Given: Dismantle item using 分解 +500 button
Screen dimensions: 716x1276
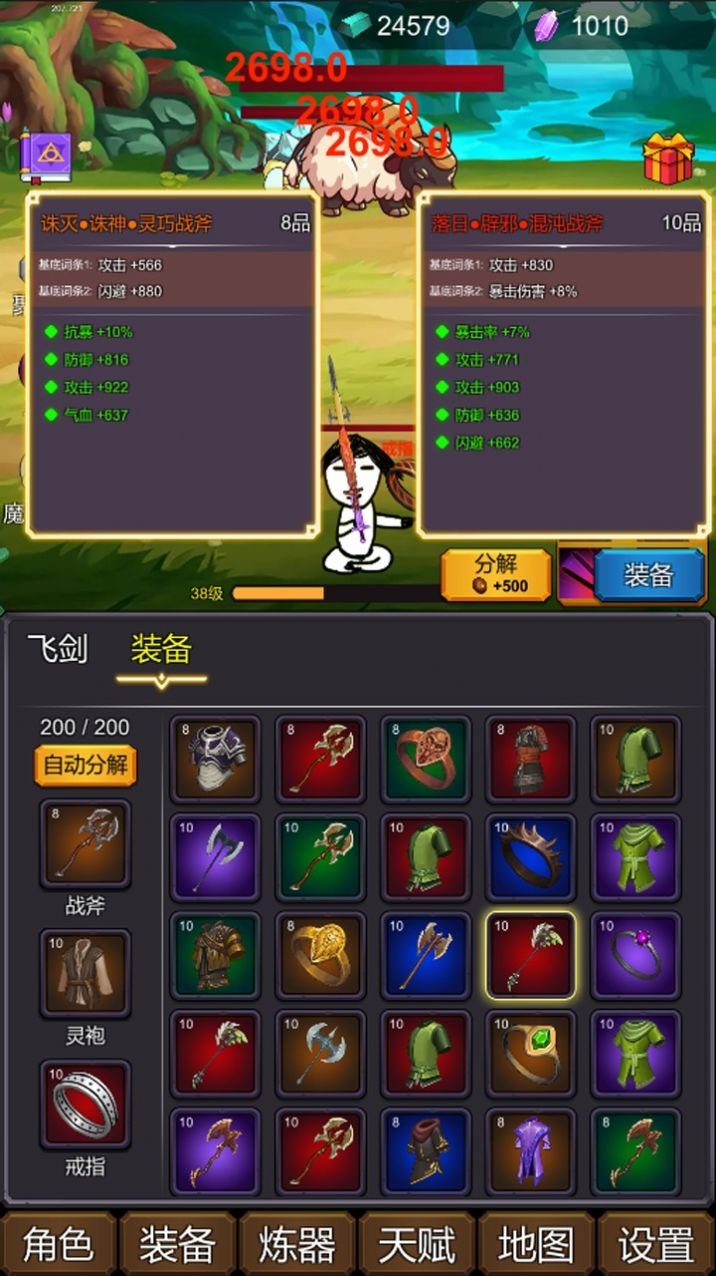Looking at the screenshot, I should (496, 575).
